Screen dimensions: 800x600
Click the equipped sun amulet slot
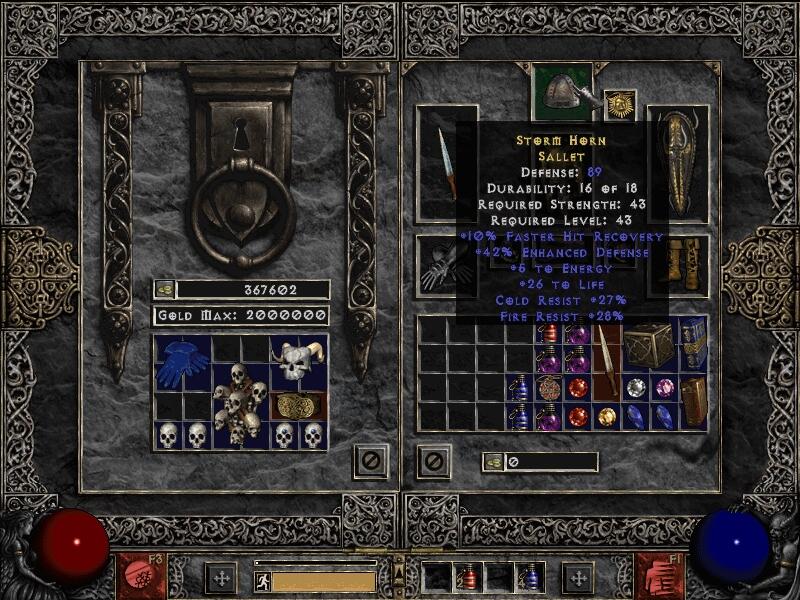click(621, 106)
